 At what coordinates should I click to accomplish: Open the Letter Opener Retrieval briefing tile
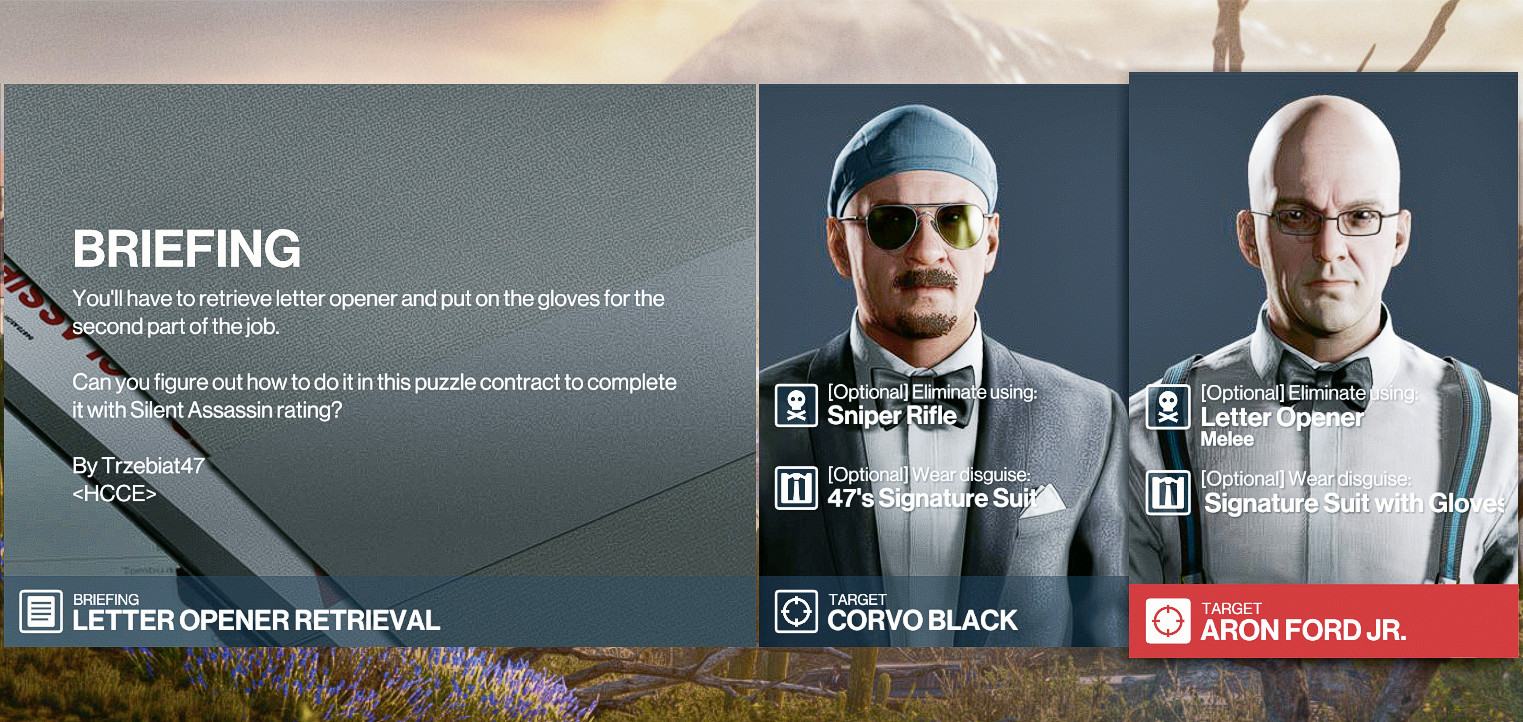pyautogui.click(x=379, y=365)
